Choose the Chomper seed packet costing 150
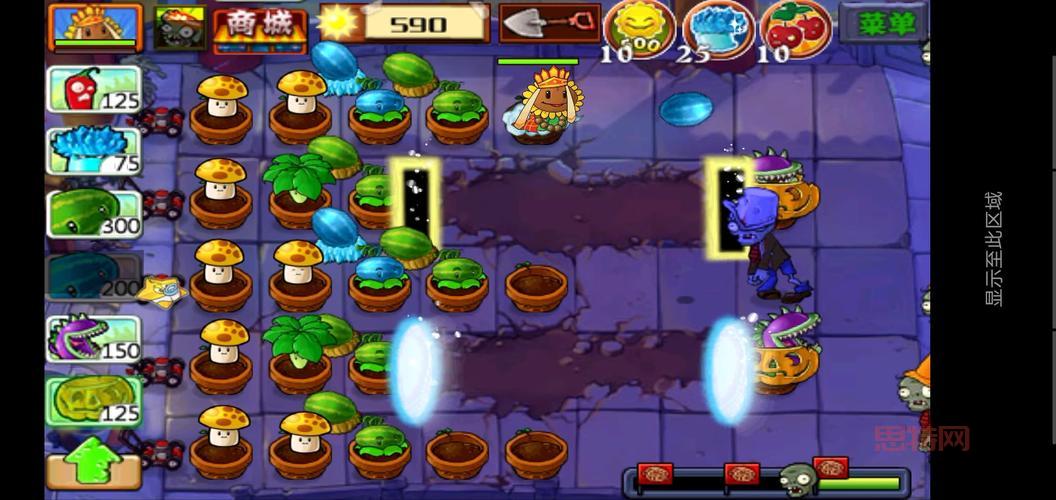This screenshot has width=1056, height=500. tap(95, 338)
